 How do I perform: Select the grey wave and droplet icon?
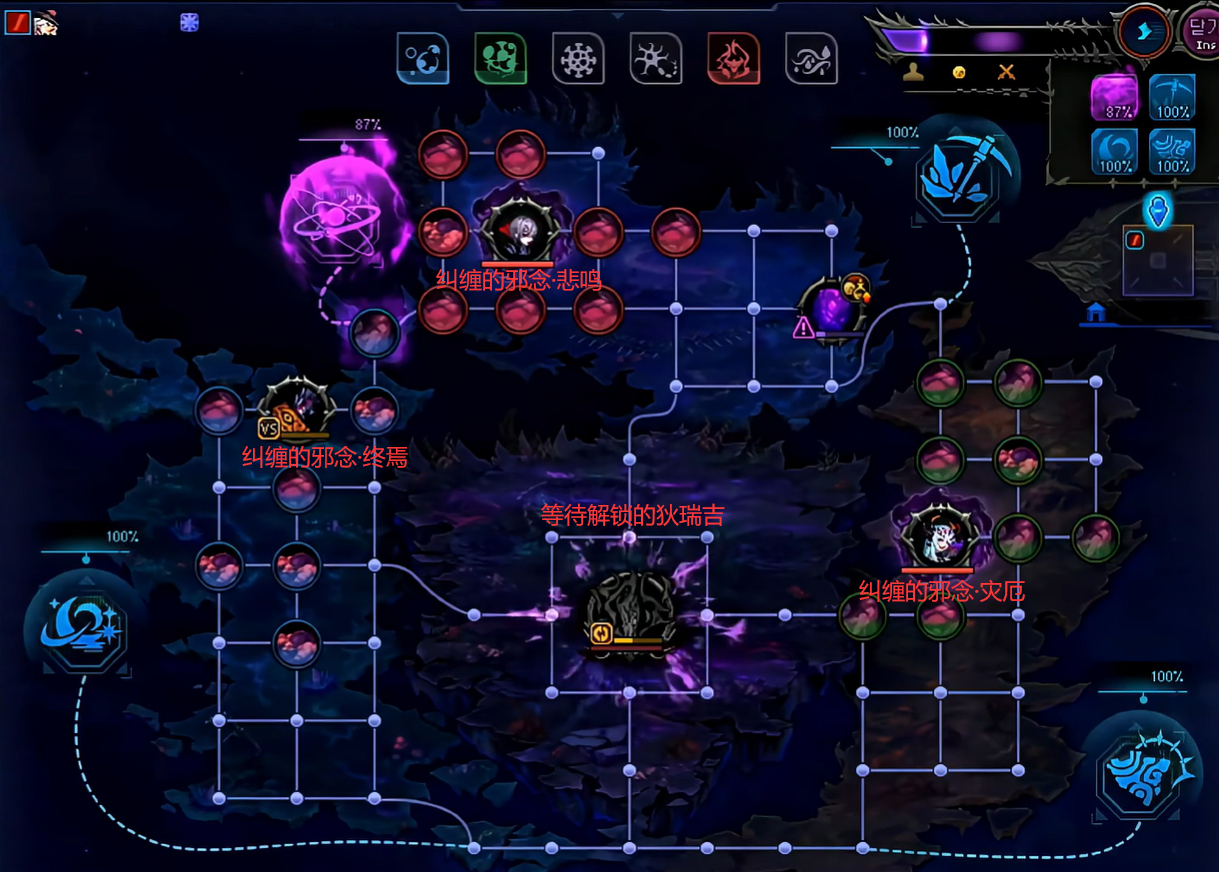[x=811, y=58]
